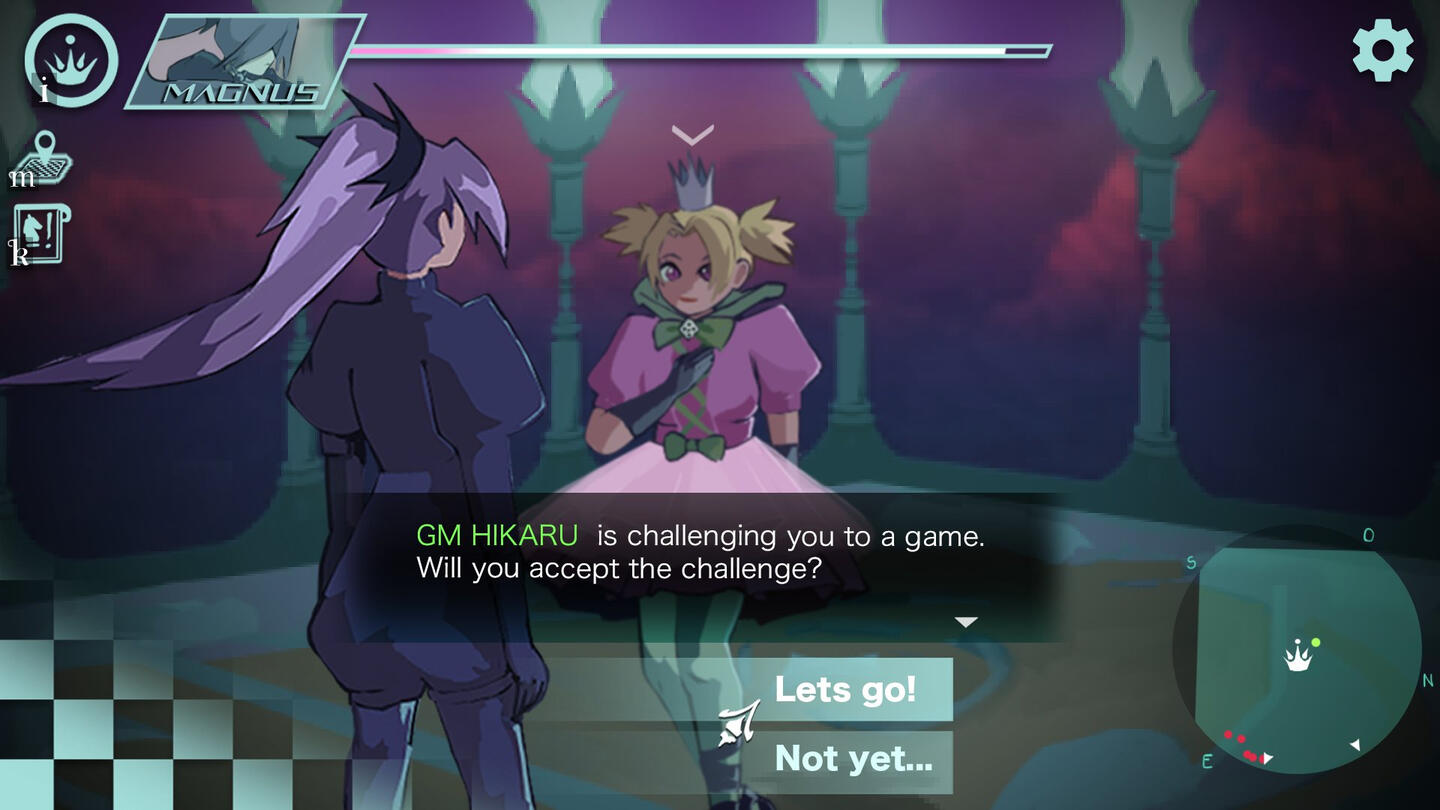Viewport: 1440px width, 810px height.
Task: Open the map pin icon
Action: pyautogui.click(x=46, y=158)
